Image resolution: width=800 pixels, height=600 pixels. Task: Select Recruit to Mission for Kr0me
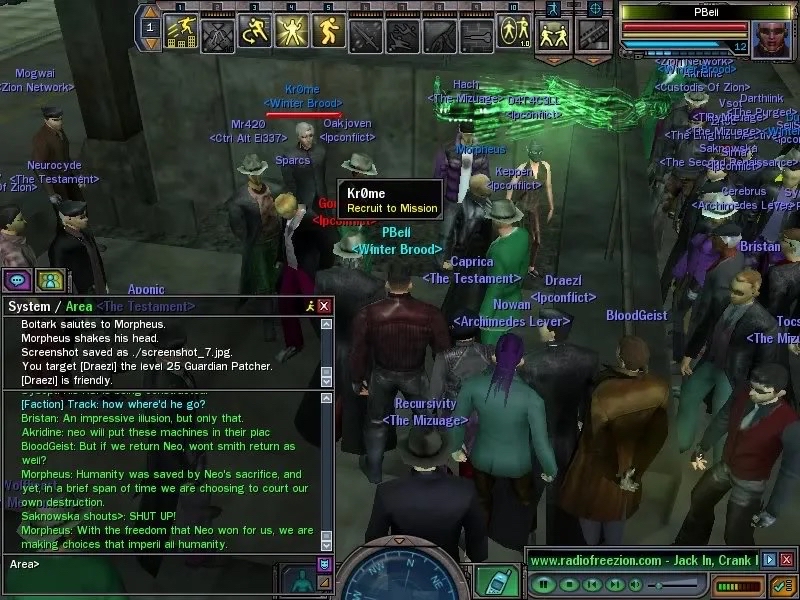click(391, 208)
